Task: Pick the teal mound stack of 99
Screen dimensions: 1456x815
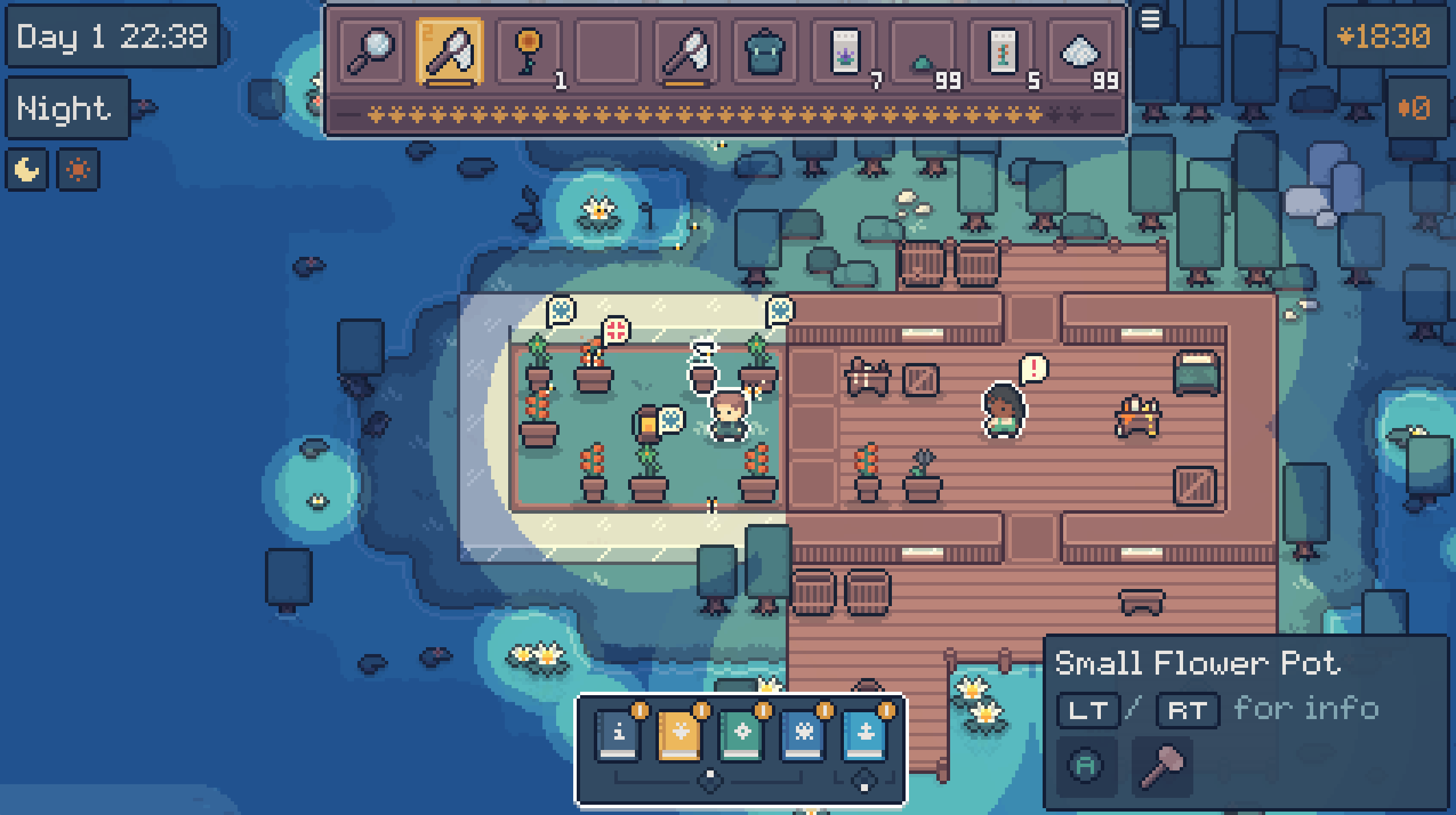Action: (923, 52)
